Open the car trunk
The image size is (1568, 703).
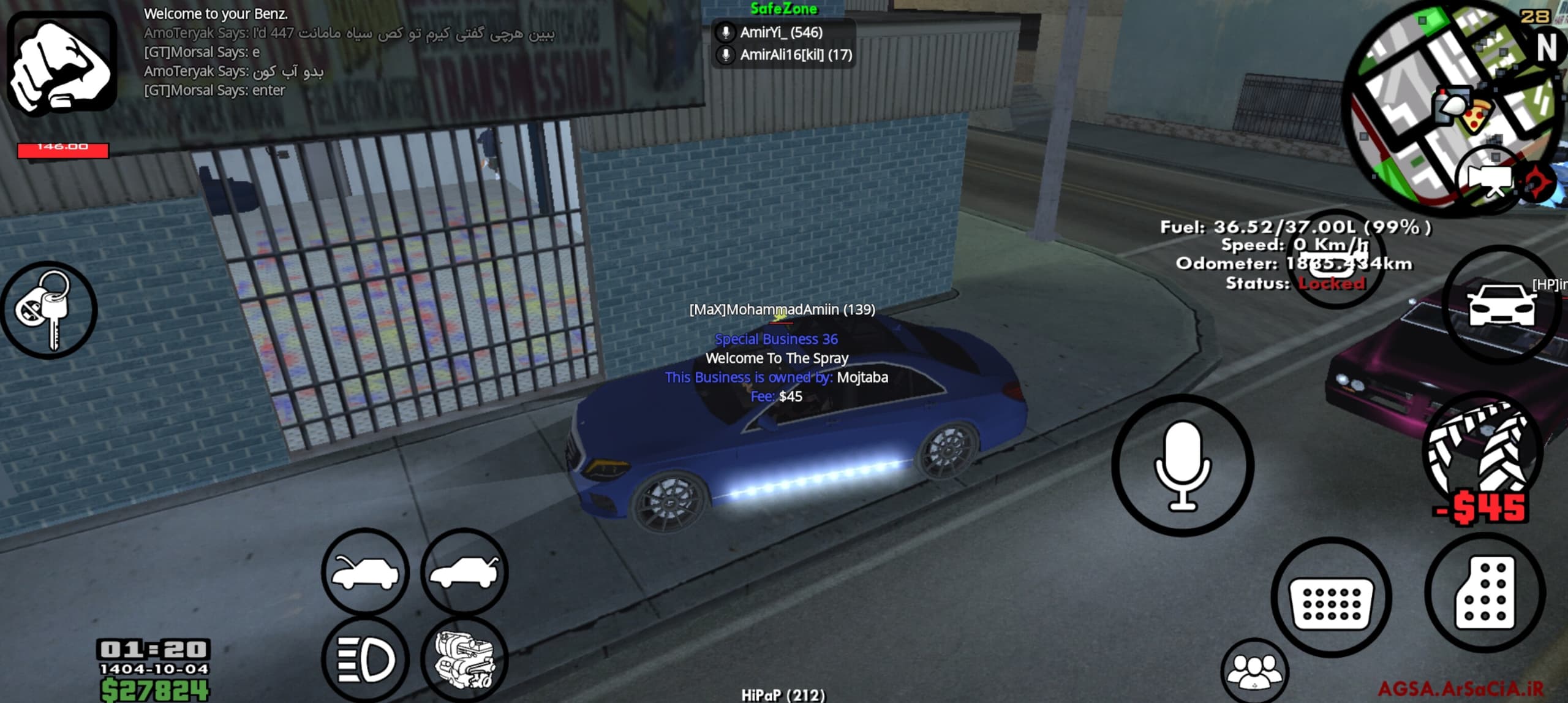[x=464, y=572]
